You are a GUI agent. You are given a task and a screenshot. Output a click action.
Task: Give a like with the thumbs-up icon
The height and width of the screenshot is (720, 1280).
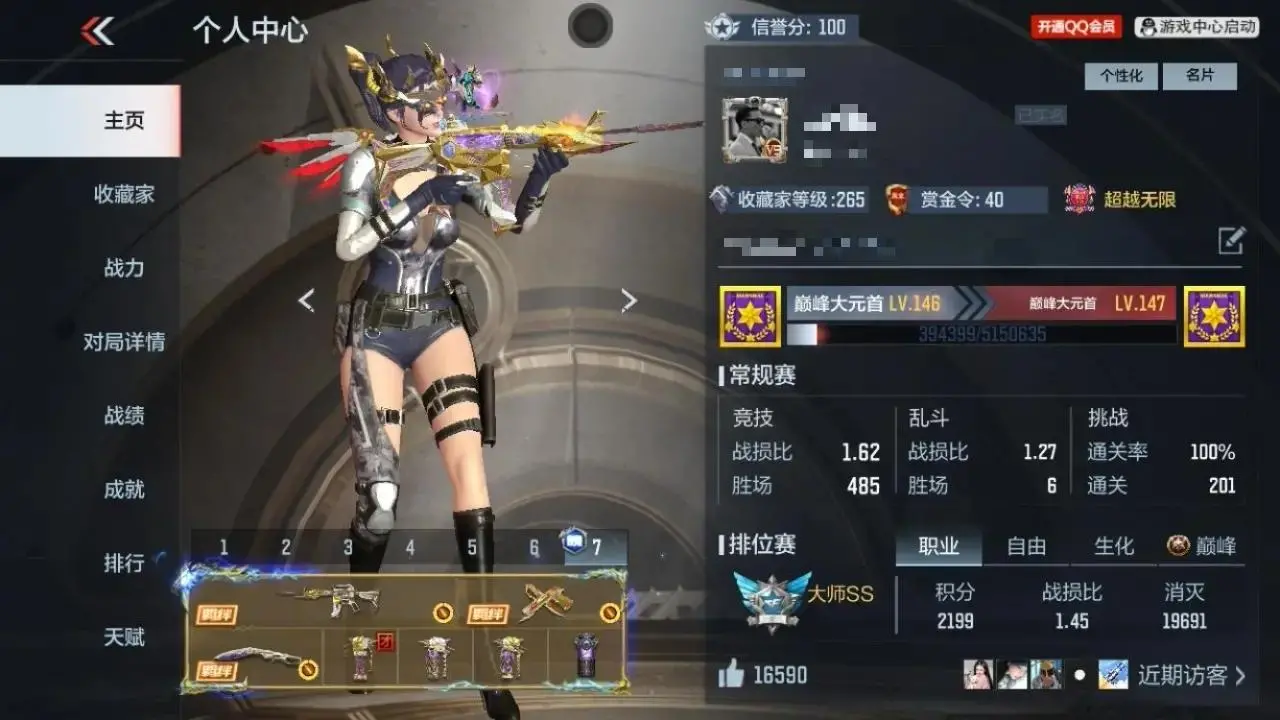pos(732,675)
